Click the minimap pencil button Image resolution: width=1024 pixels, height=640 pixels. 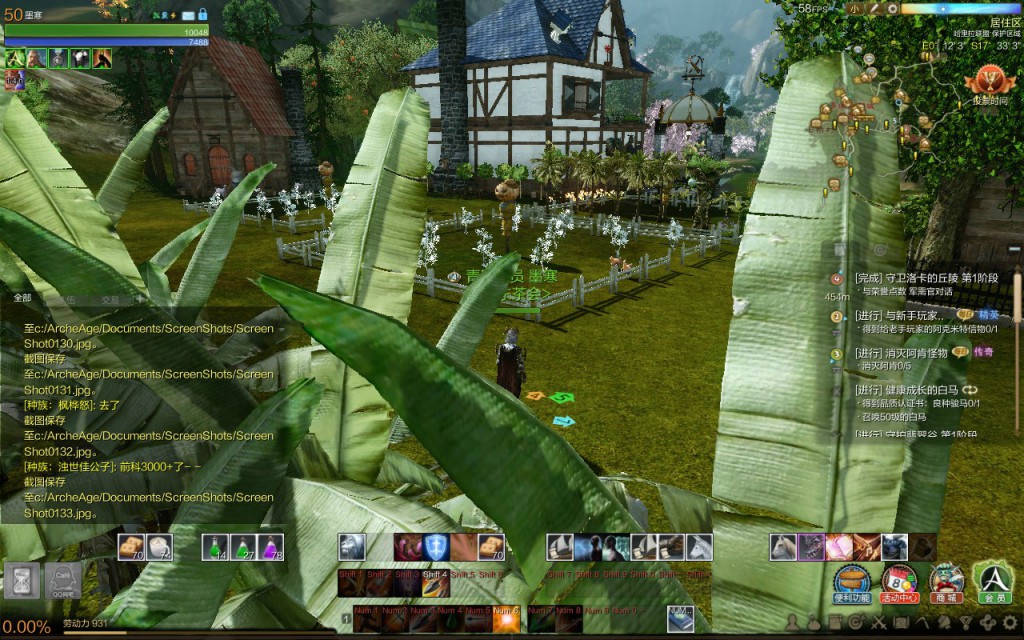pyautogui.click(x=873, y=9)
